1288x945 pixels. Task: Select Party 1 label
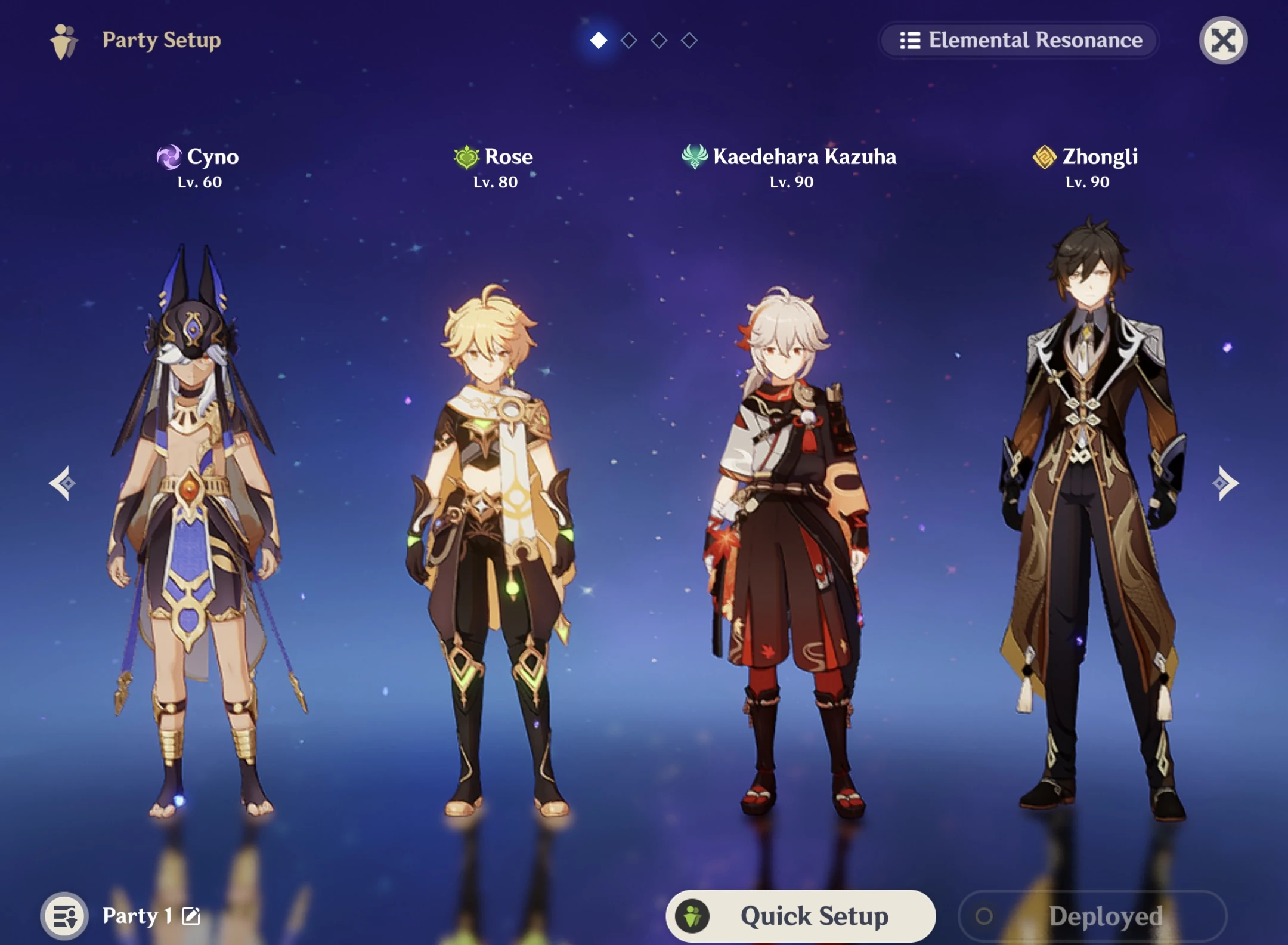click(x=138, y=915)
